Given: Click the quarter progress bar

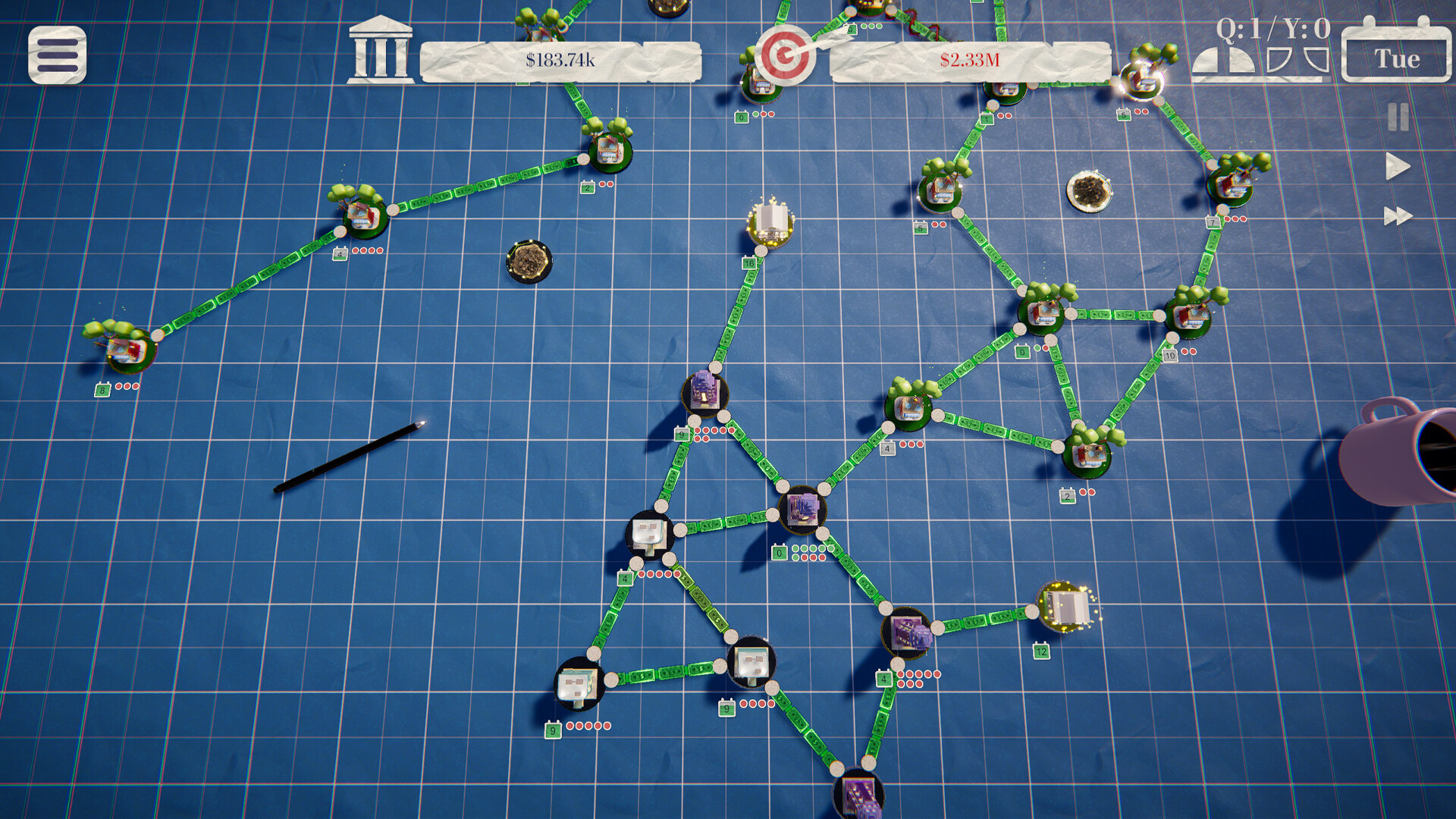Looking at the screenshot, I should [1259, 80].
